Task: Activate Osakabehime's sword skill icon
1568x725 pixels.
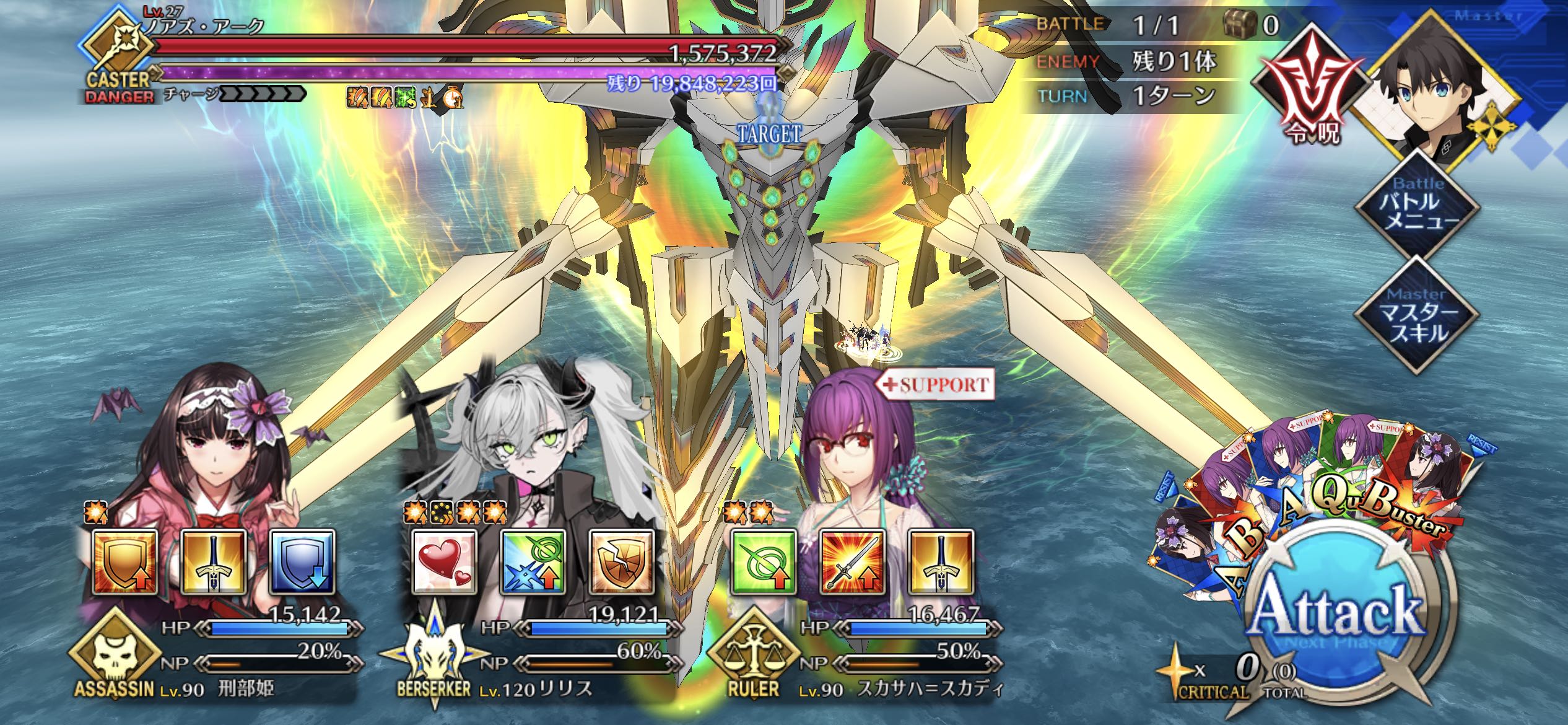Action: coord(214,562)
